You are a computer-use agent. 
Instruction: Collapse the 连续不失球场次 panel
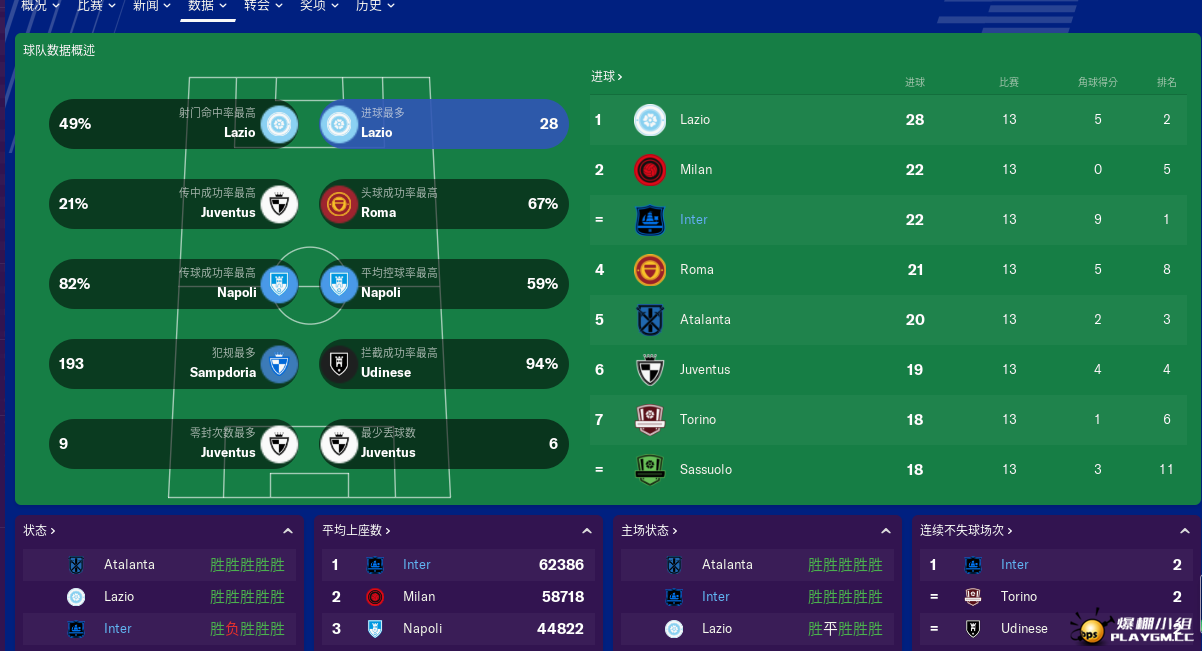(1184, 531)
